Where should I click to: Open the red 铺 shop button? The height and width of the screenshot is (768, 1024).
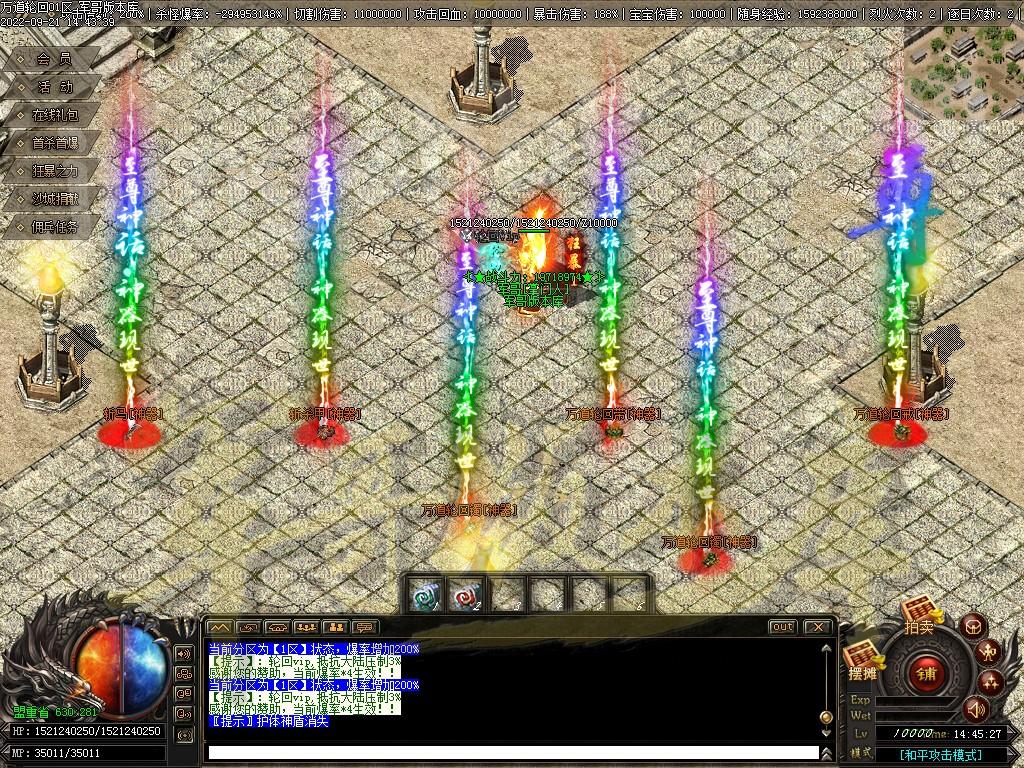point(926,672)
